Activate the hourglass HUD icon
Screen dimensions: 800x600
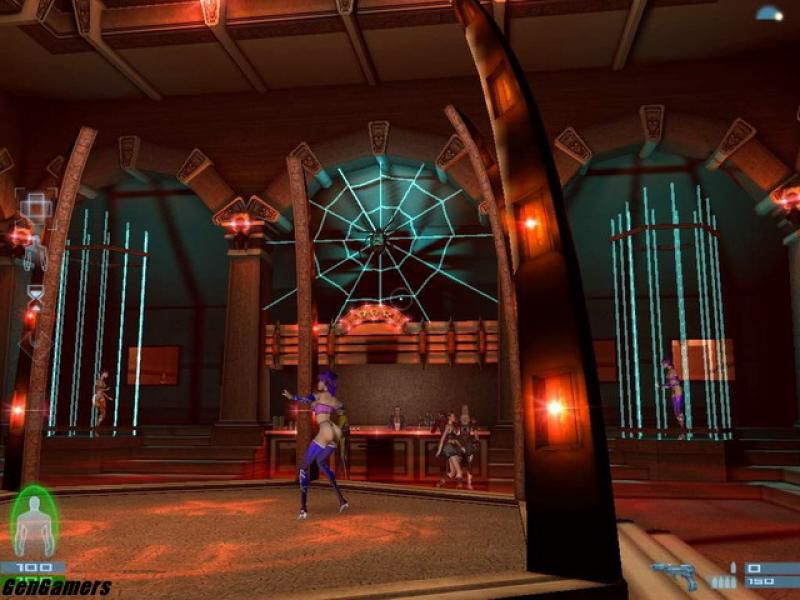35,297
